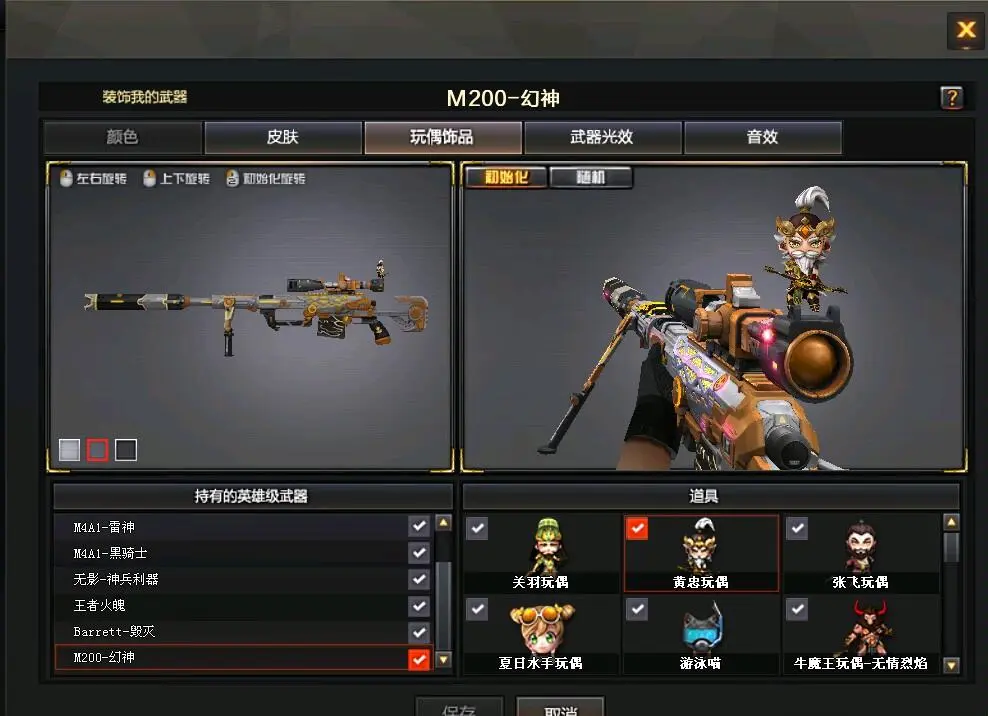Click the 随机 random button
The height and width of the screenshot is (716, 988).
coord(591,178)
